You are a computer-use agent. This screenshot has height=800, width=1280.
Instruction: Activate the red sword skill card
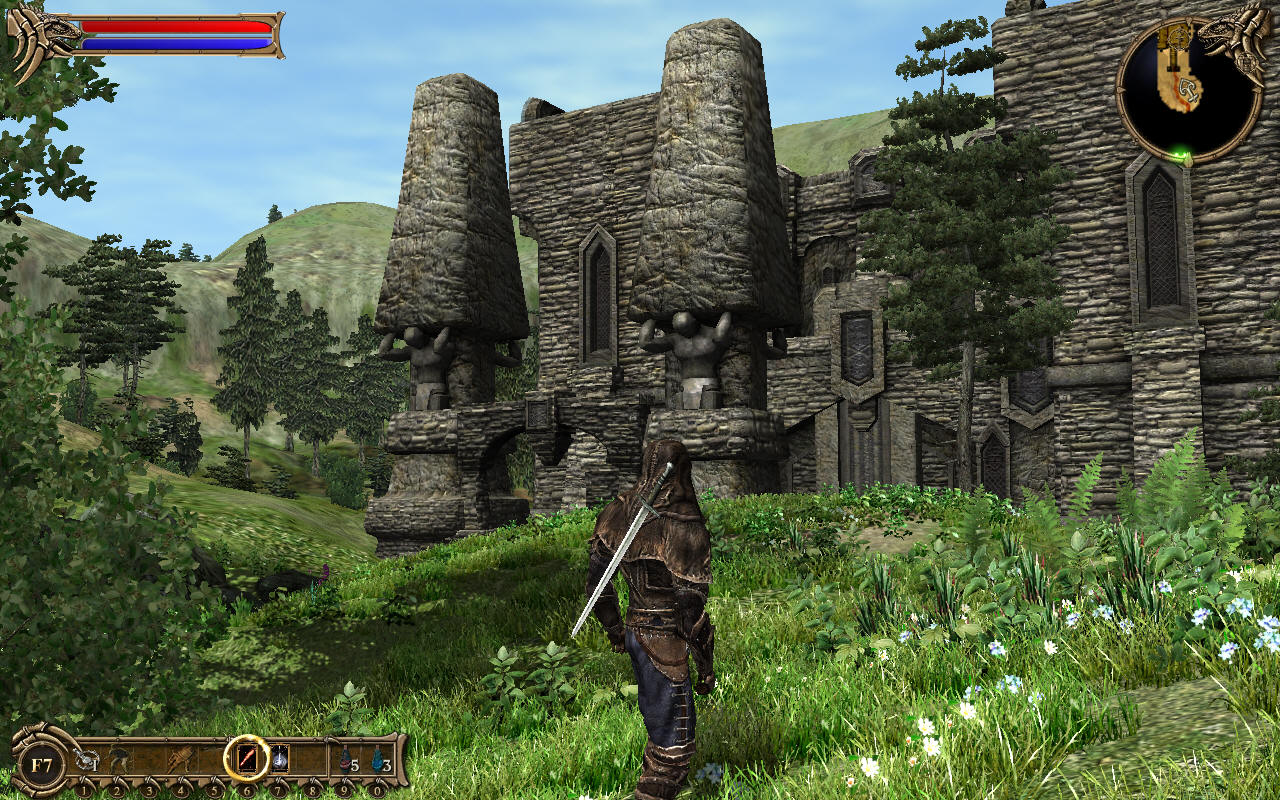tap(246, 759)
